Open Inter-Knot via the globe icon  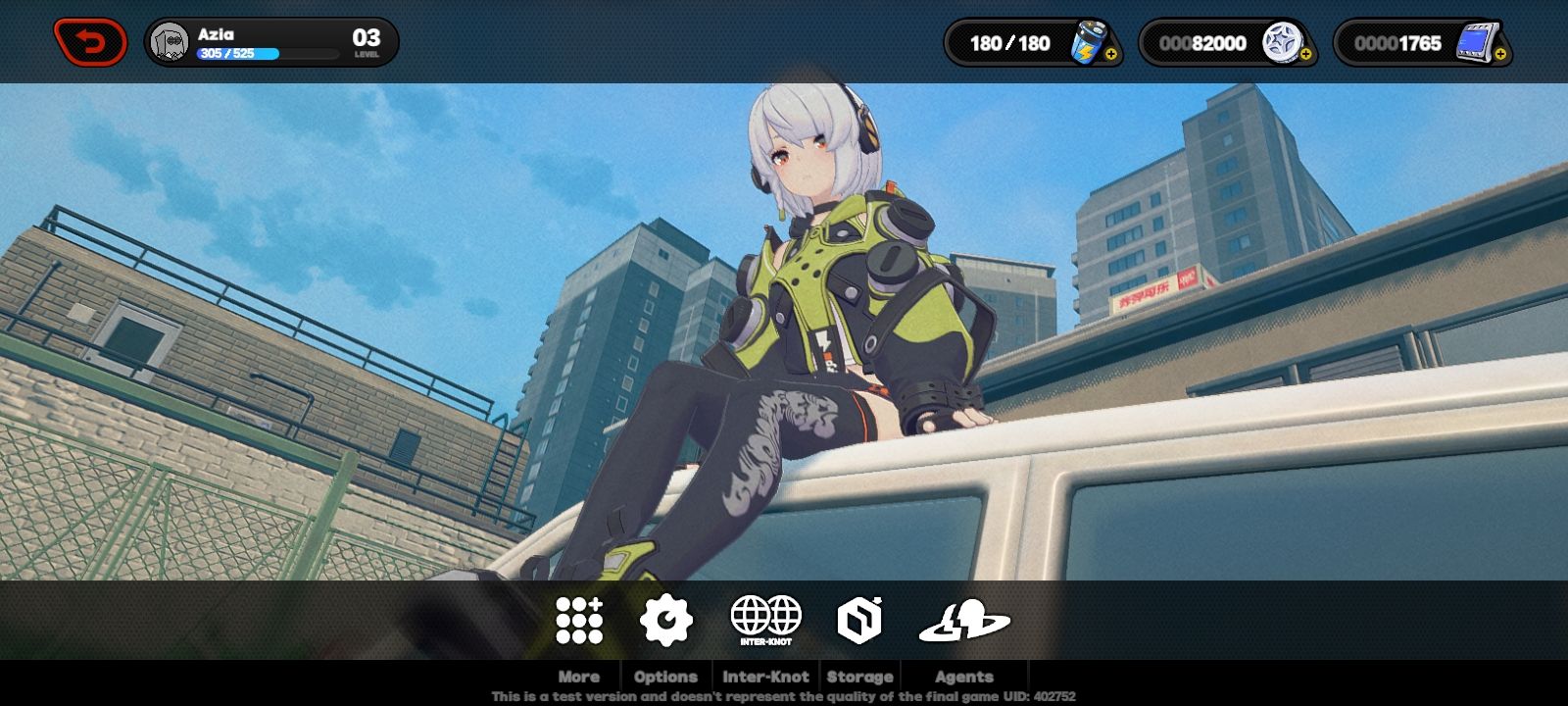pyautogui.click(x=765, y=616)
